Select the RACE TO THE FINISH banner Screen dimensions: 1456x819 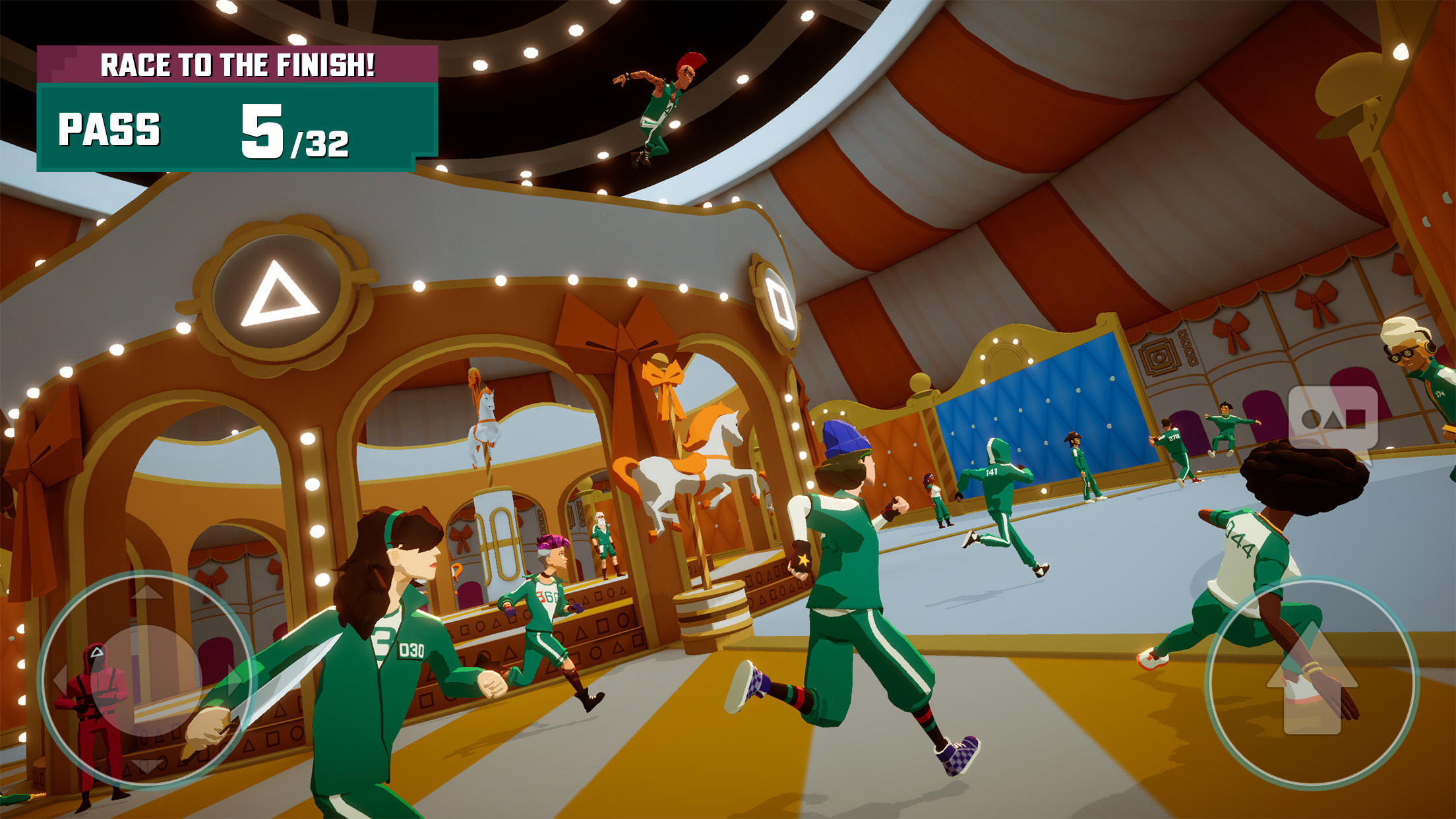point(237,64)
